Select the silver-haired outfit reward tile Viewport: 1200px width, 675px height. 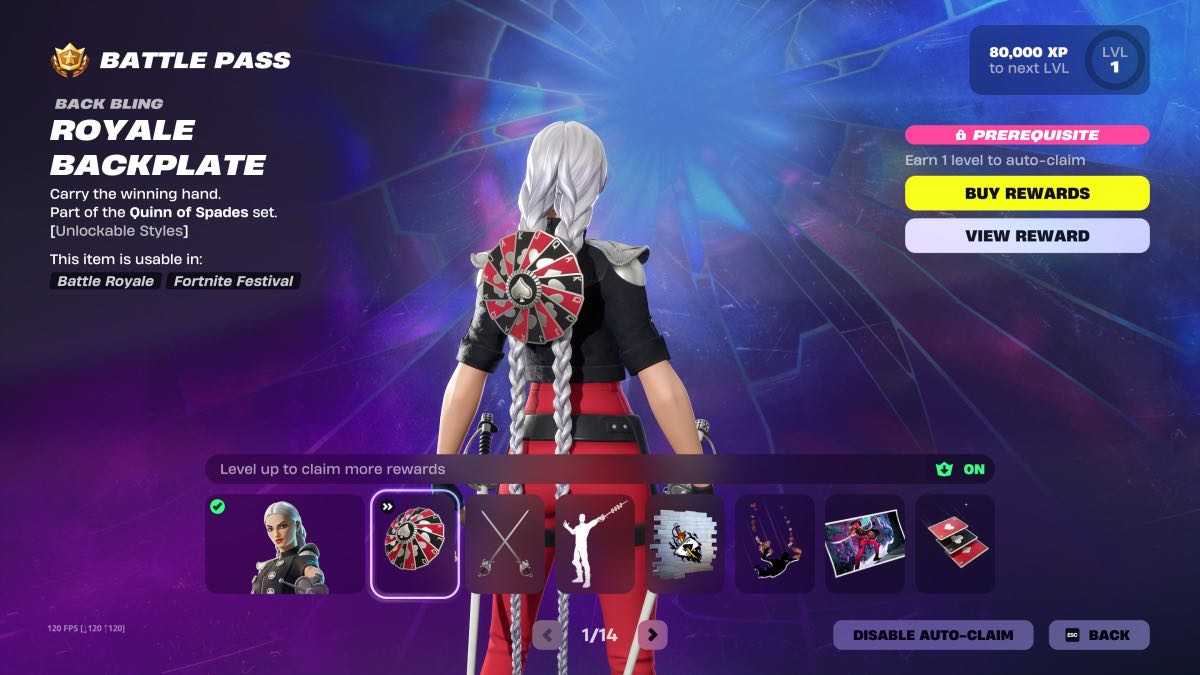tap(285, 544)
